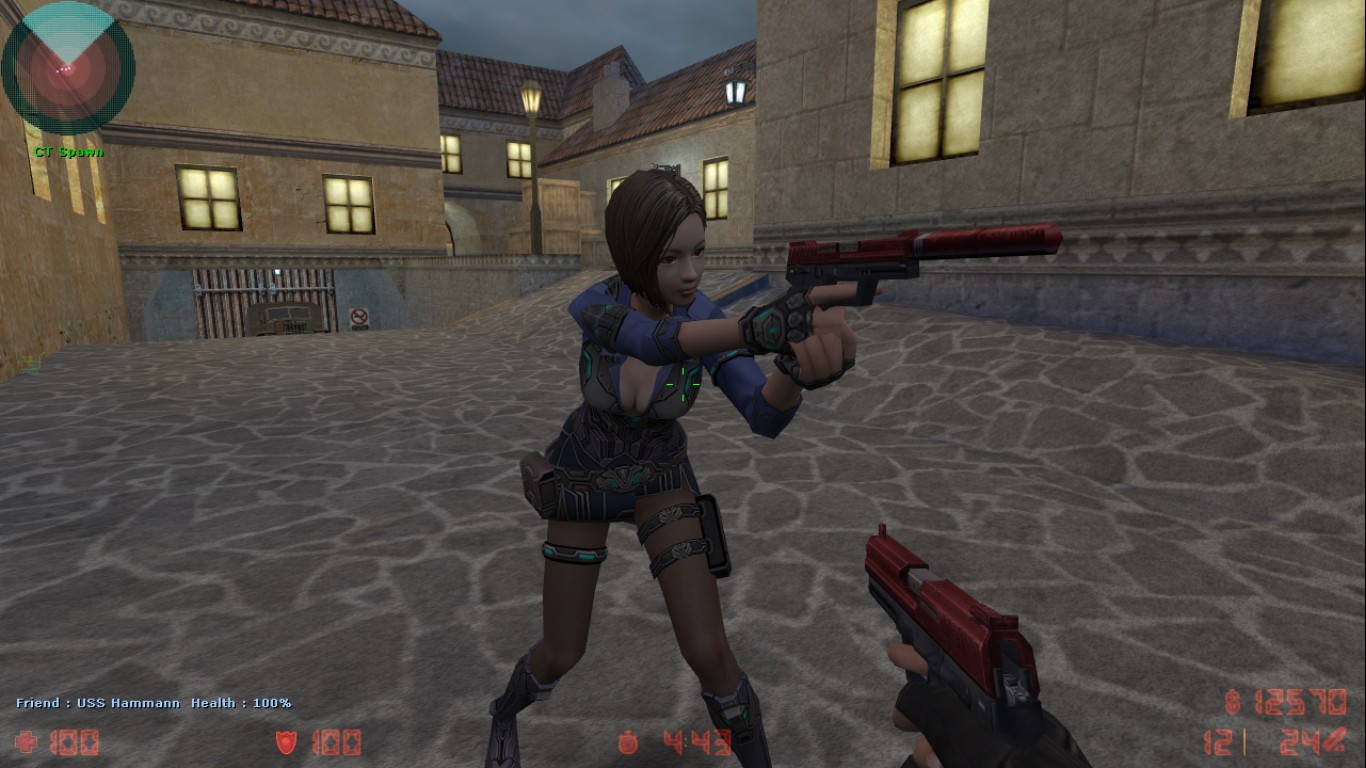Expand the ammo counter showing 12 of 24
The image size is (1366, 768).
pyautogui.click(x=1280, y=741)
